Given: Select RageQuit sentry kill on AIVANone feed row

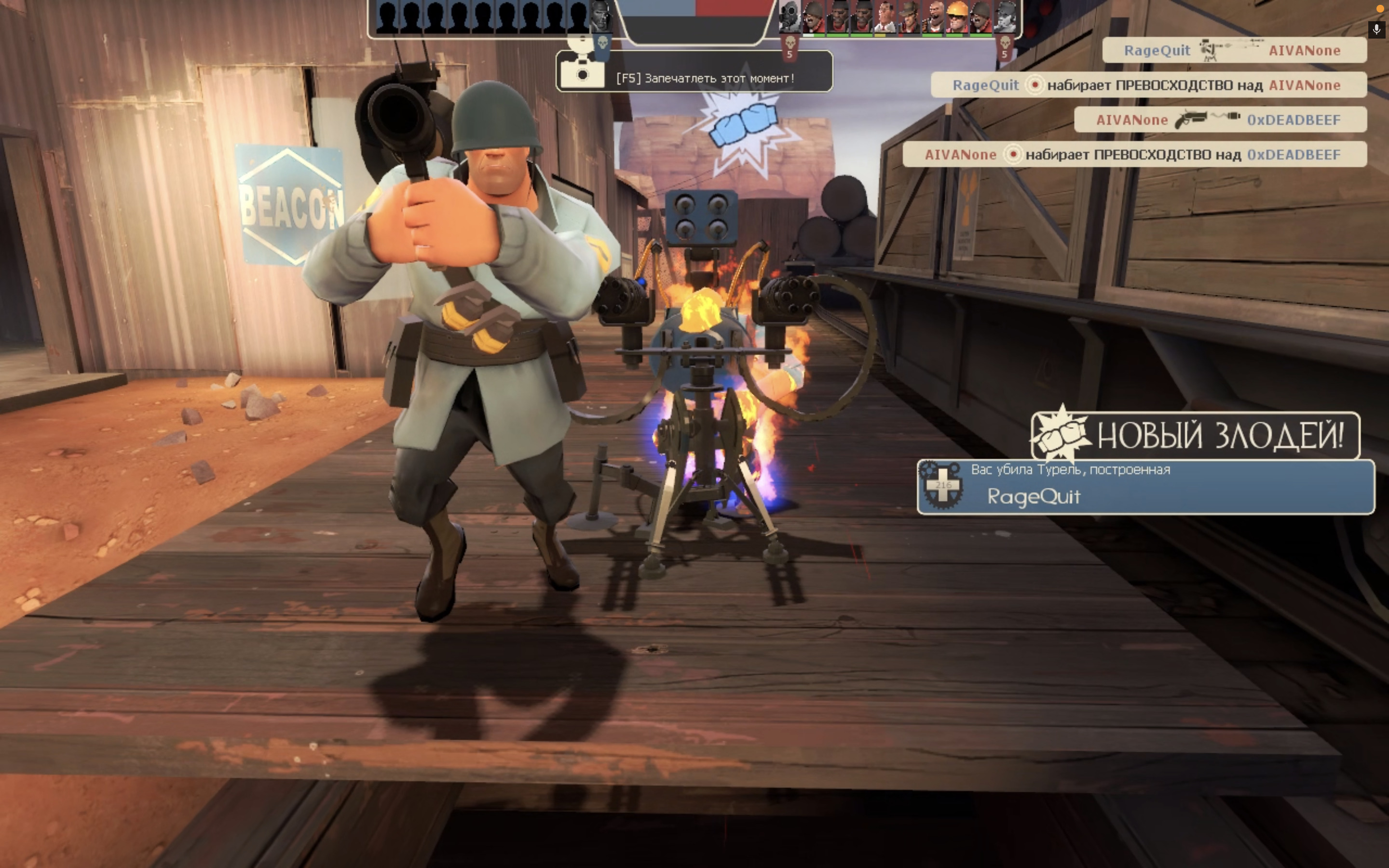Looking at the screenshot, I should [1234, 51].
